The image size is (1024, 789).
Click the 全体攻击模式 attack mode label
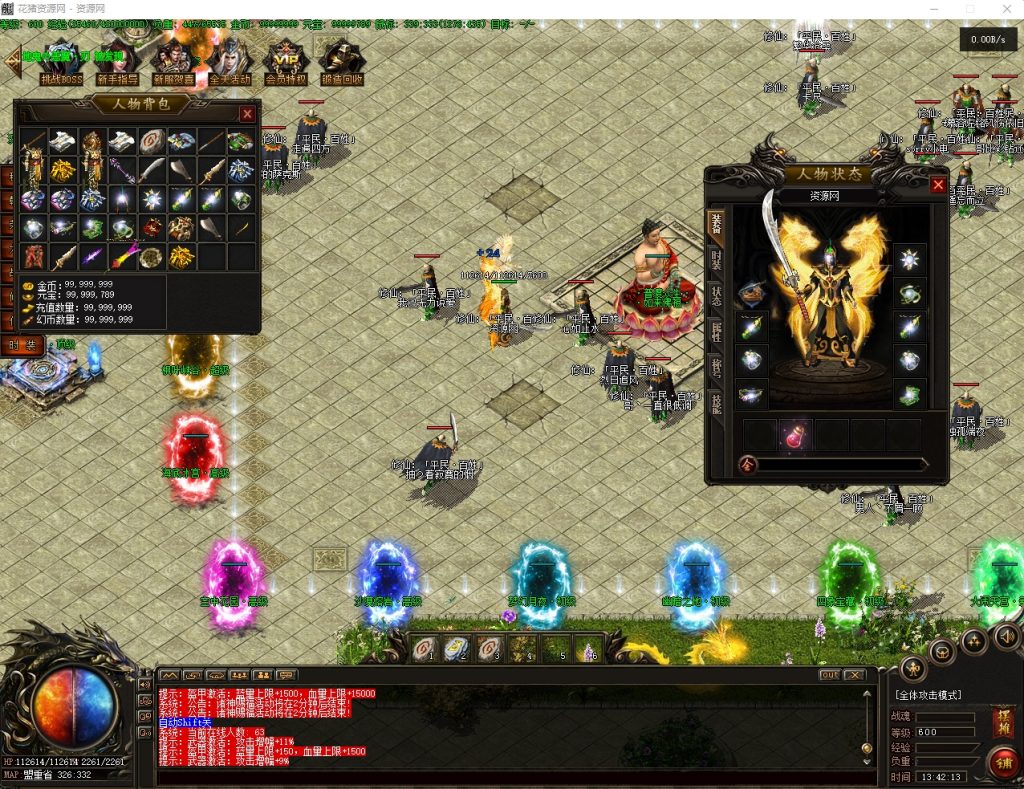click(926, 695)
